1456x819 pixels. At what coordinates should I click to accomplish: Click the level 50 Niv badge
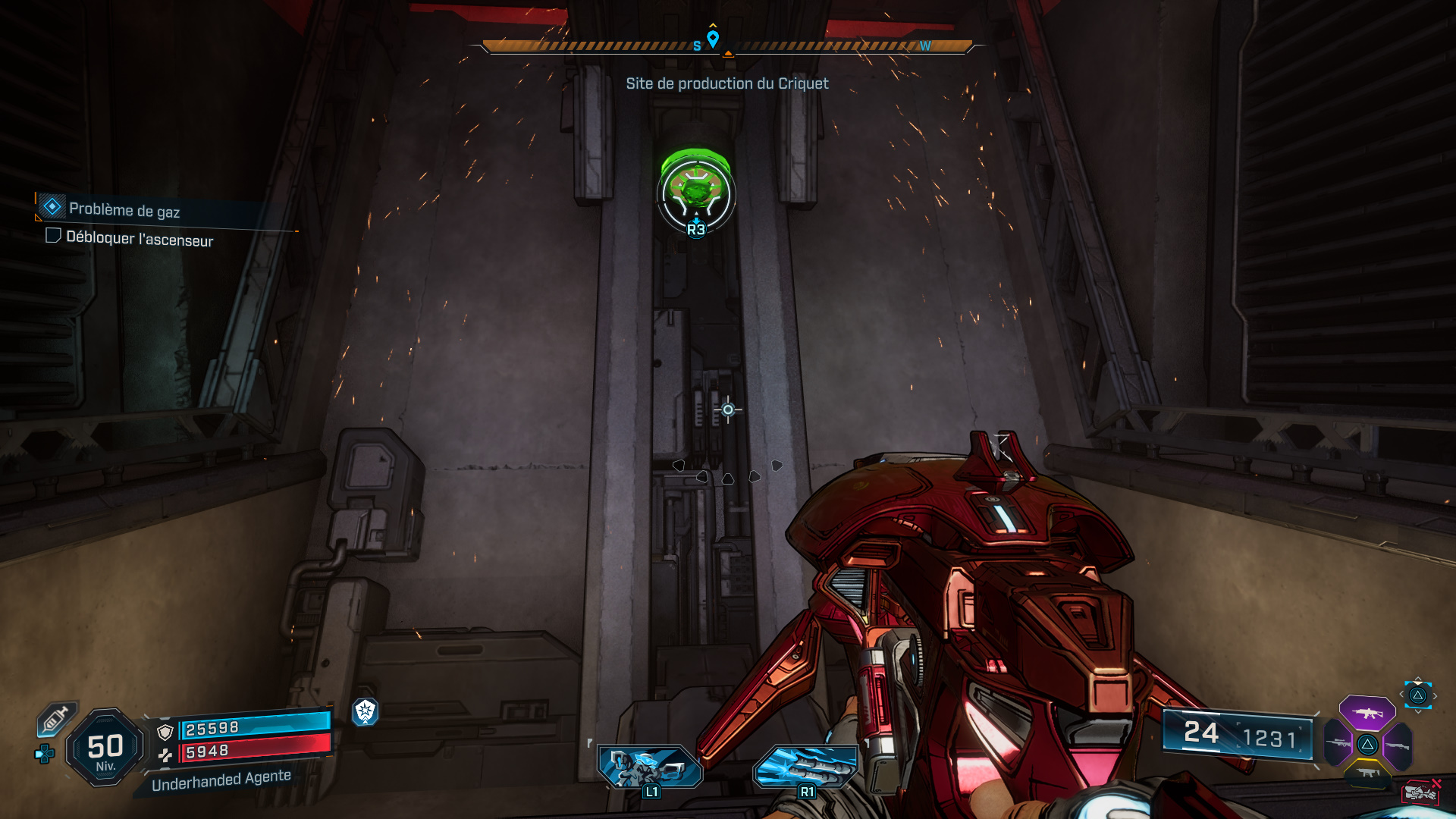105,748
